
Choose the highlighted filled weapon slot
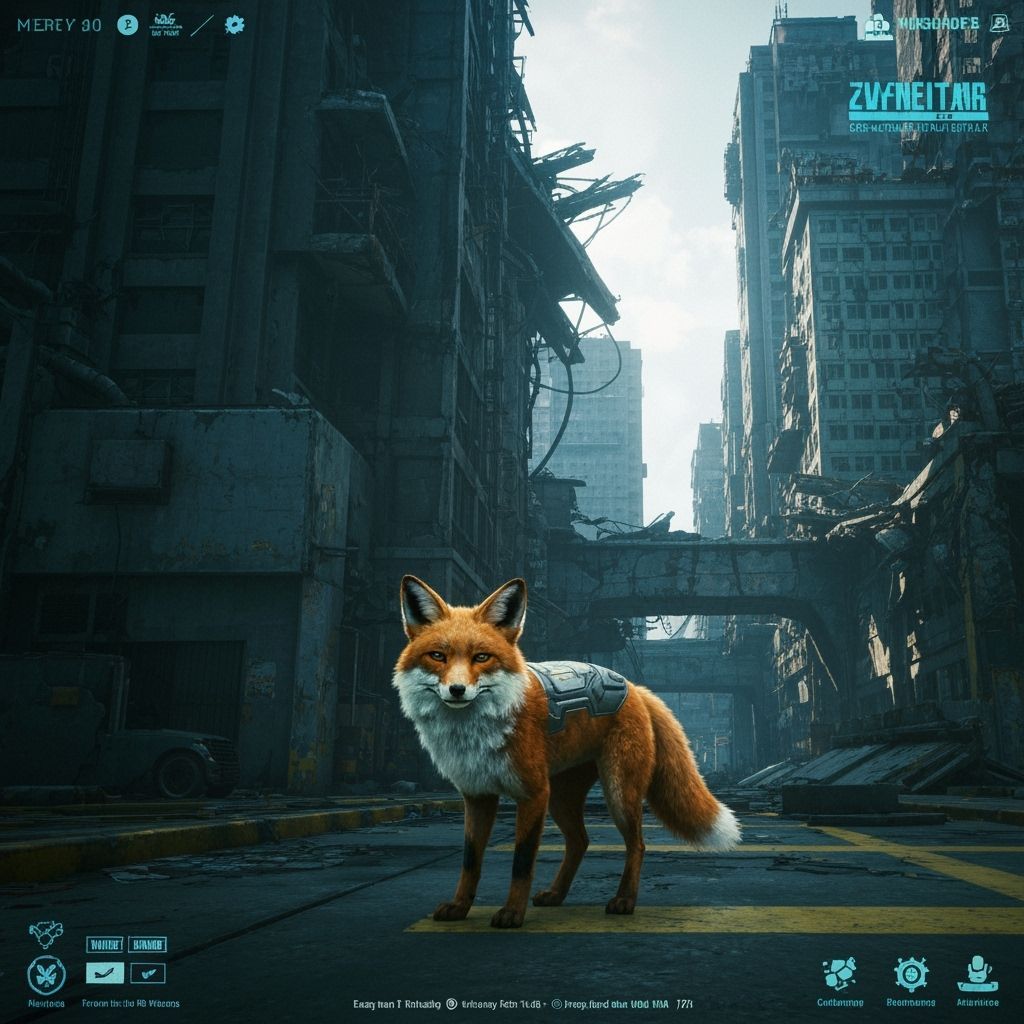tap(104, 973)
